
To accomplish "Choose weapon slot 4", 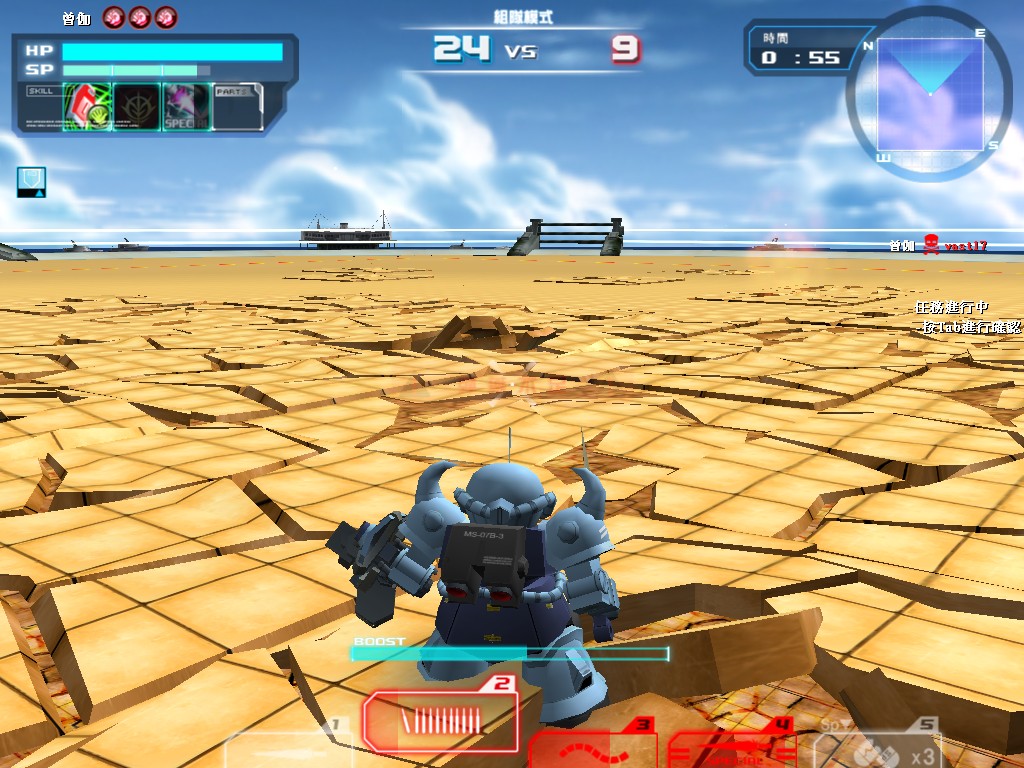I will coord(732,748).
